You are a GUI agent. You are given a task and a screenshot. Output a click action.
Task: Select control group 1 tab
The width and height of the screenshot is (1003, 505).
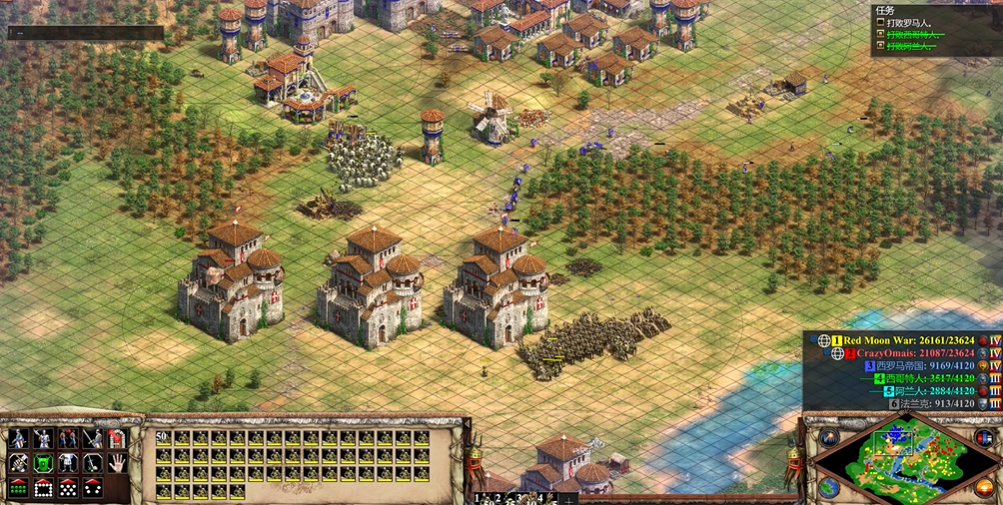pyautogui.click(x=480, y=497)
